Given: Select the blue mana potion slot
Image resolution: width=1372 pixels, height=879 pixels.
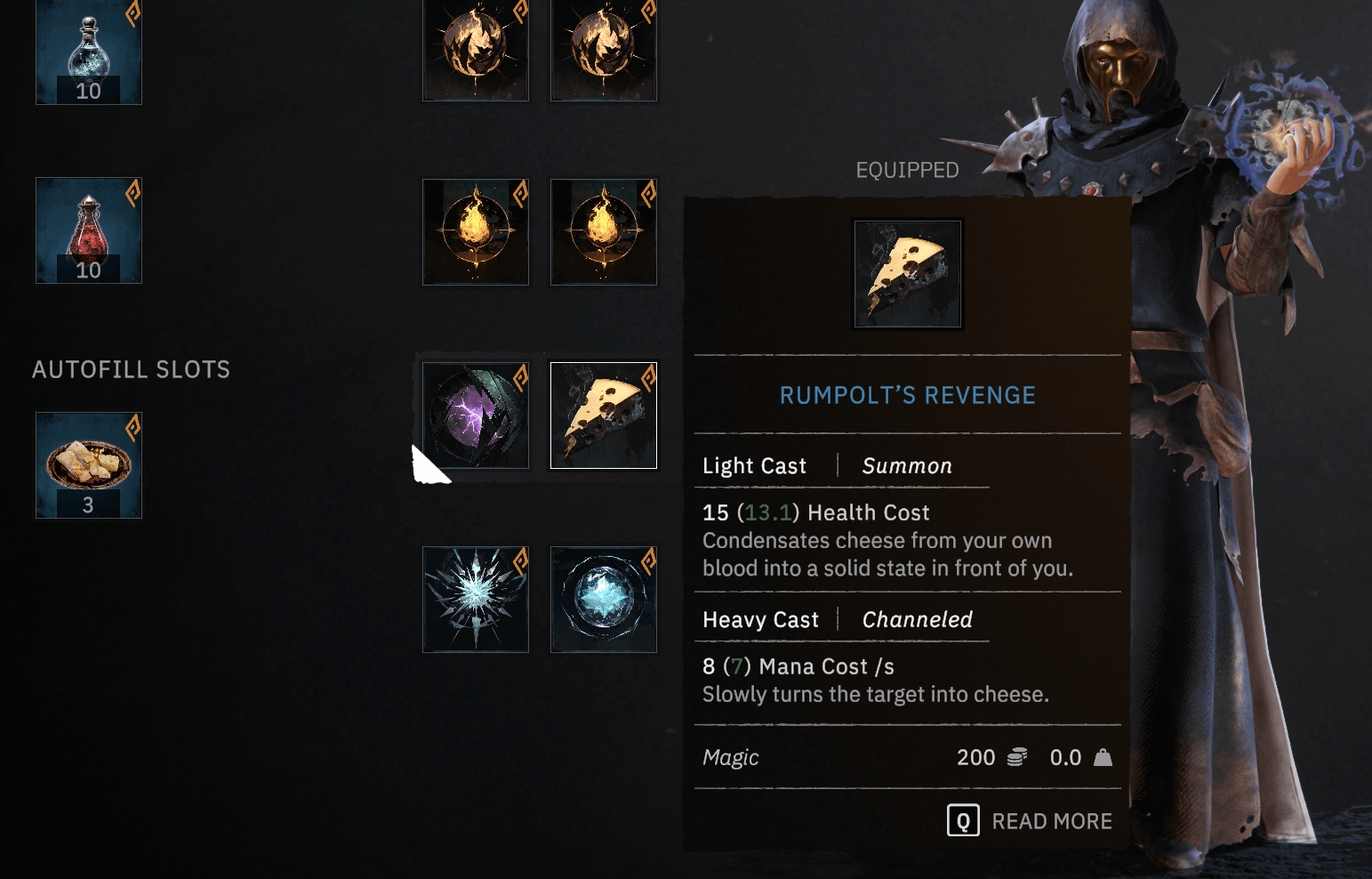Looking at the screenshot, I should pyautogui.click(x=88, y=52).
